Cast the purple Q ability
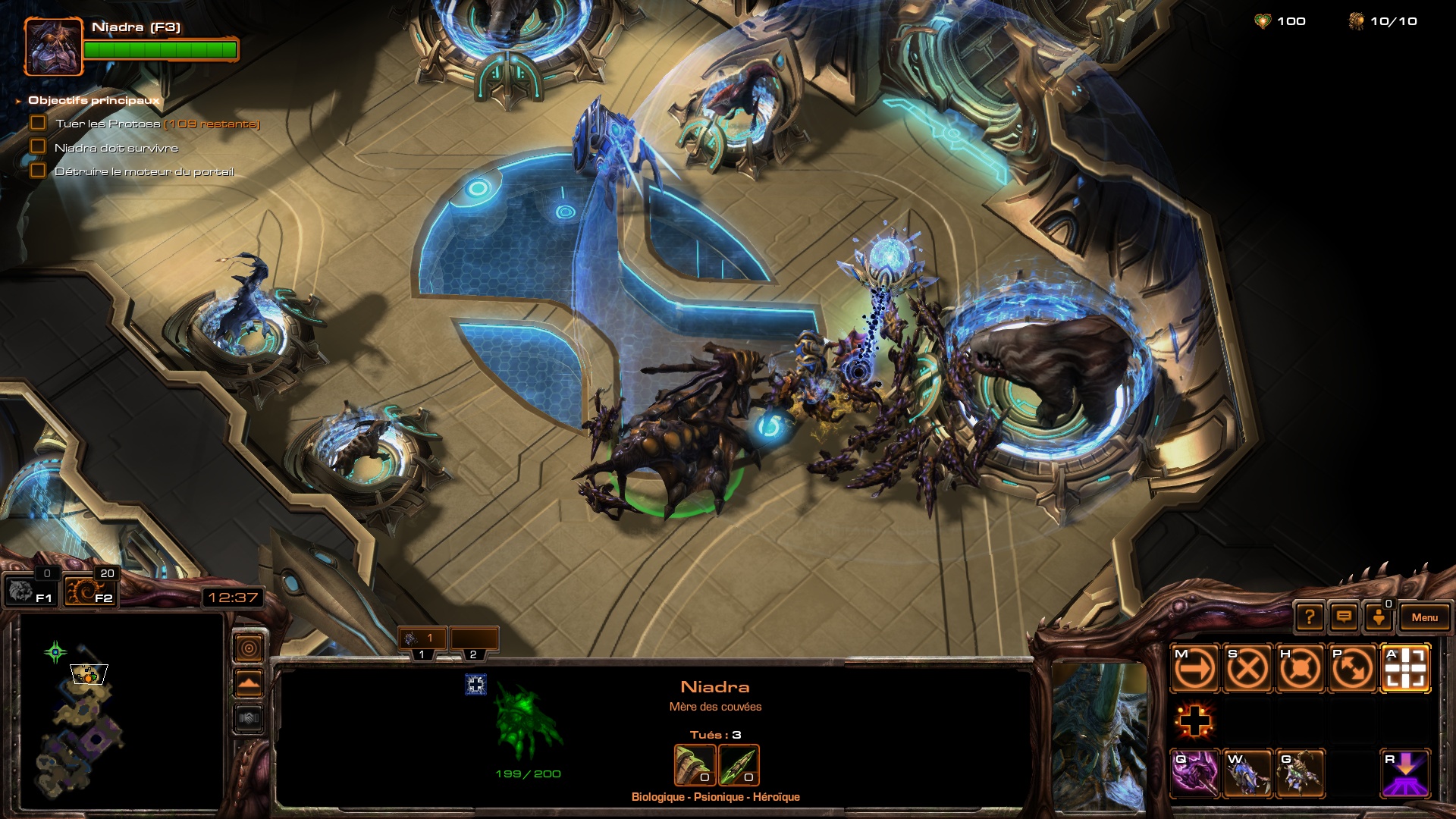The image size is (1456, 819). [x=1194, y=773]
